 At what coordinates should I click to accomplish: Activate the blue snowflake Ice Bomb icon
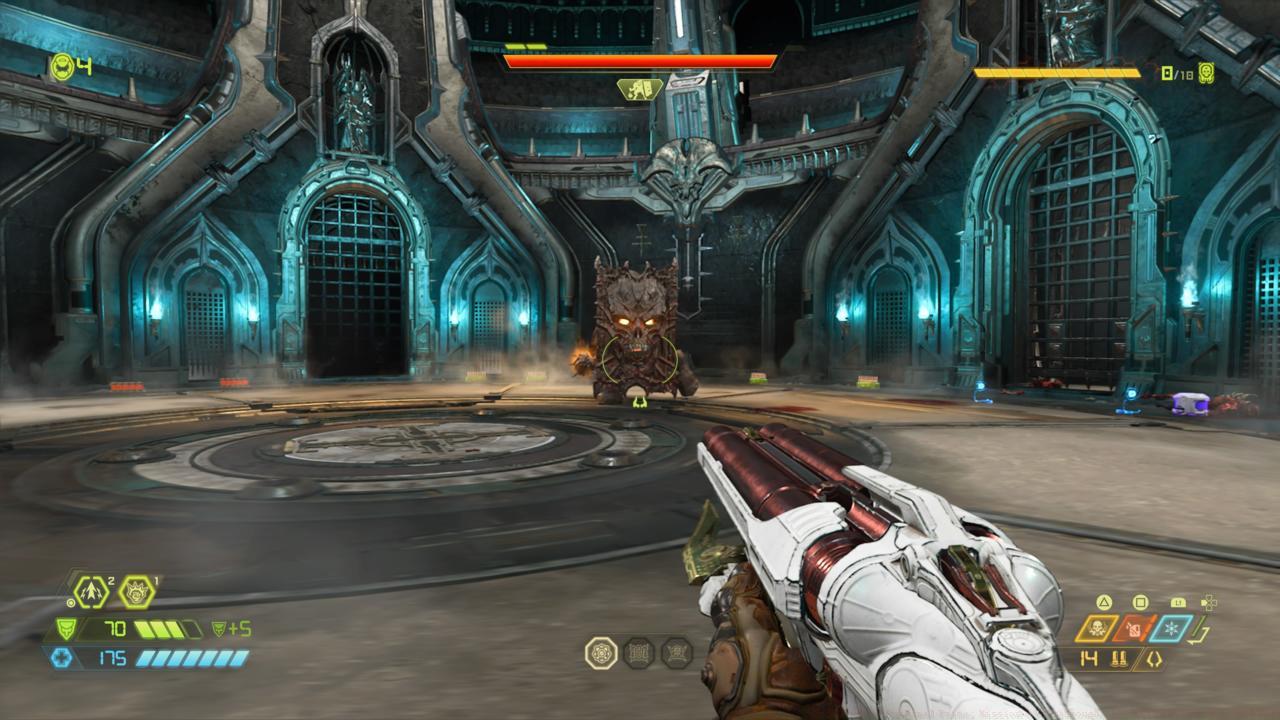coord(1171,628)
